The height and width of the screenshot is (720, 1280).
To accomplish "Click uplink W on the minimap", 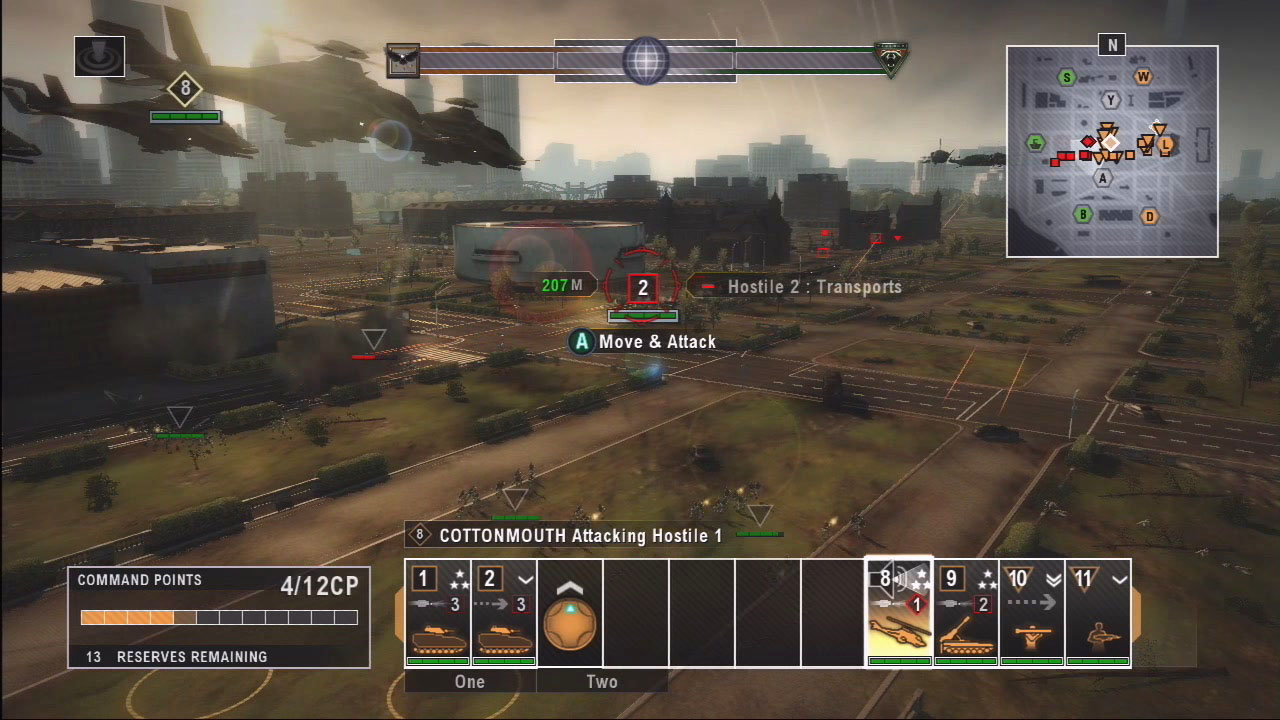I will [x=1143, y=76].
